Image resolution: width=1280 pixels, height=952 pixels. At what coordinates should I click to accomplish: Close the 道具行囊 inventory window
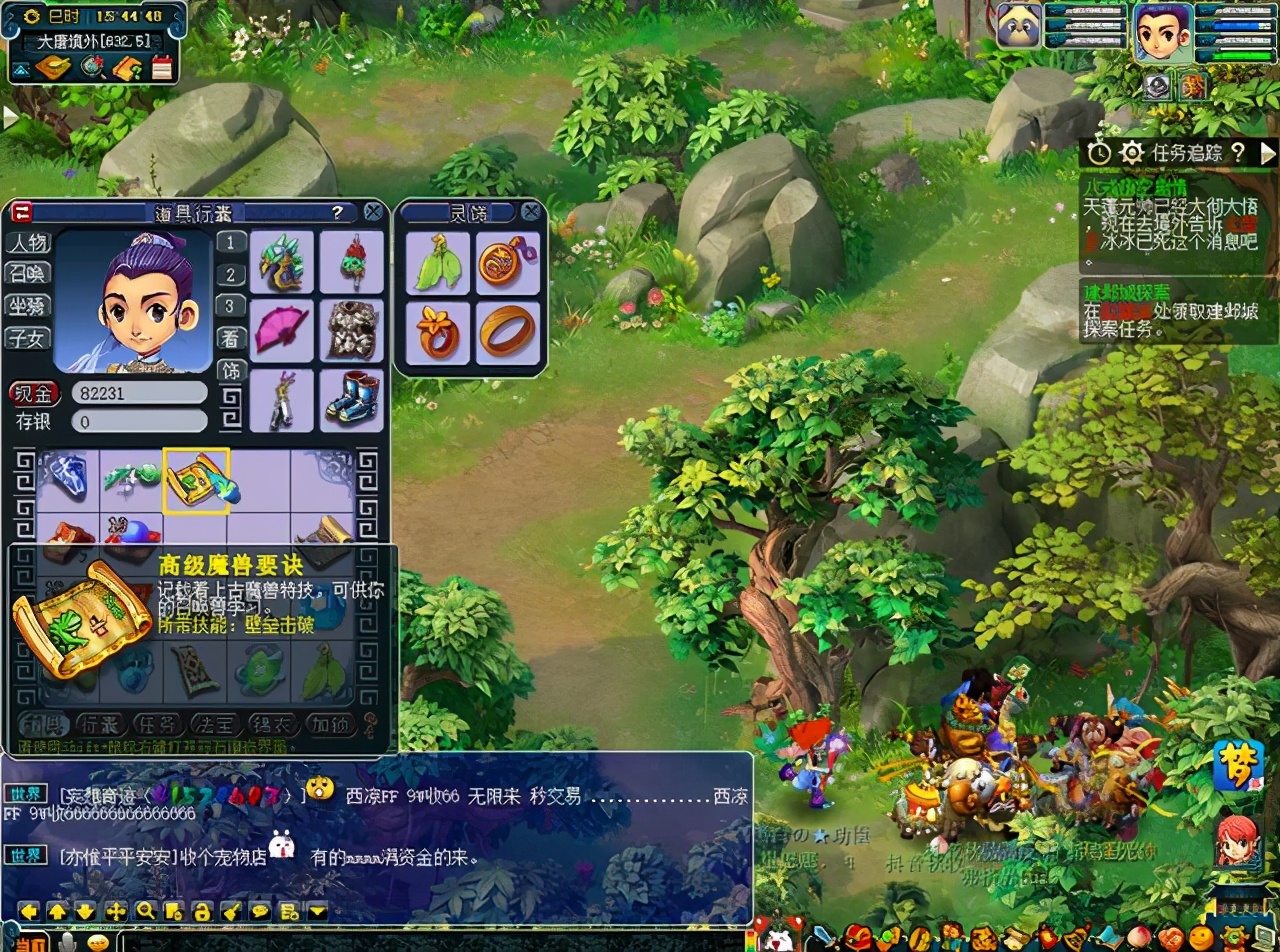pos(373,212)
